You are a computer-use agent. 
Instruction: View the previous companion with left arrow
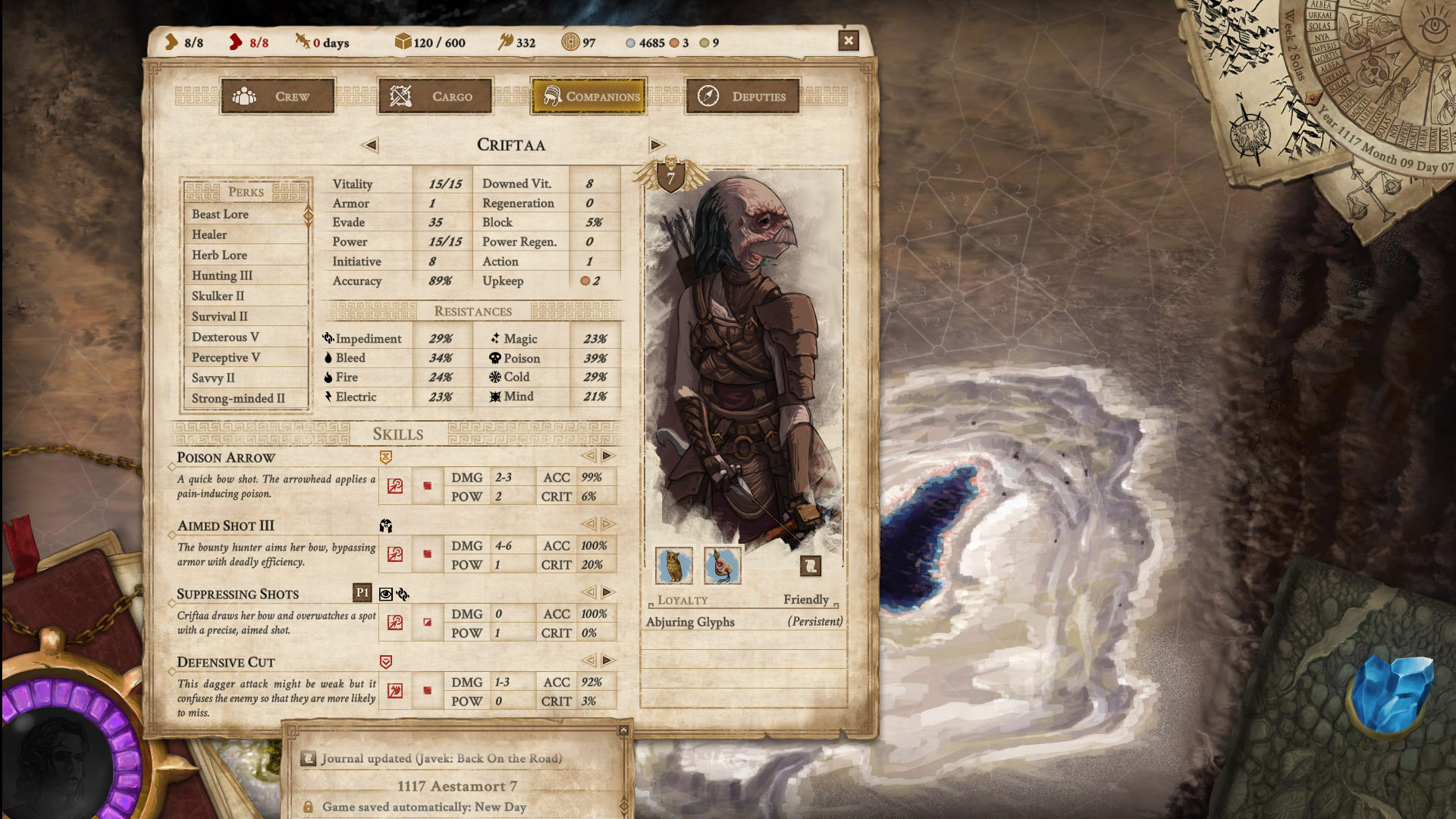pos(370,145)
